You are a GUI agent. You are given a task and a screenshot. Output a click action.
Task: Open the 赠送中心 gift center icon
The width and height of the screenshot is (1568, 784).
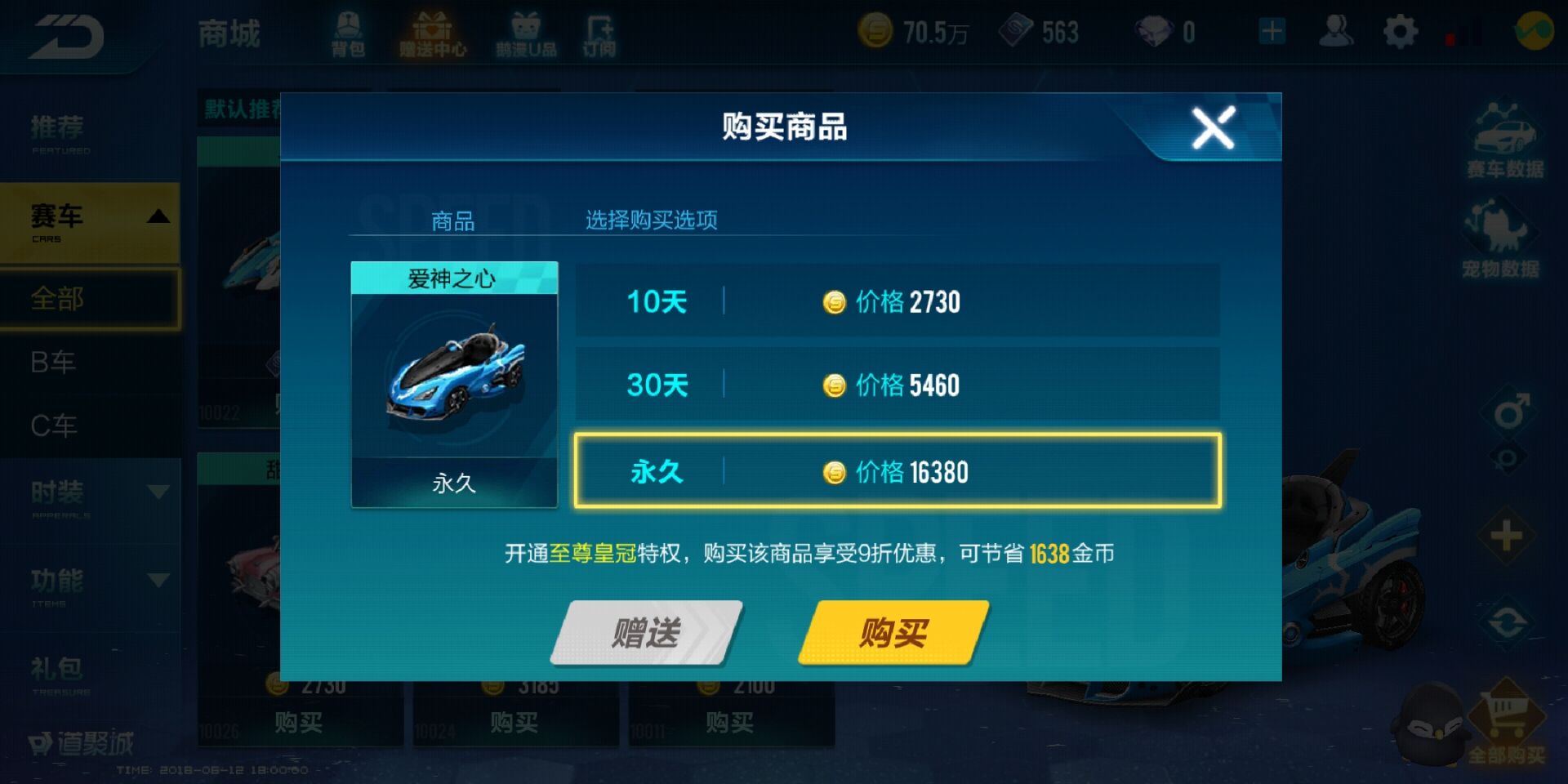tap(433, 33)
